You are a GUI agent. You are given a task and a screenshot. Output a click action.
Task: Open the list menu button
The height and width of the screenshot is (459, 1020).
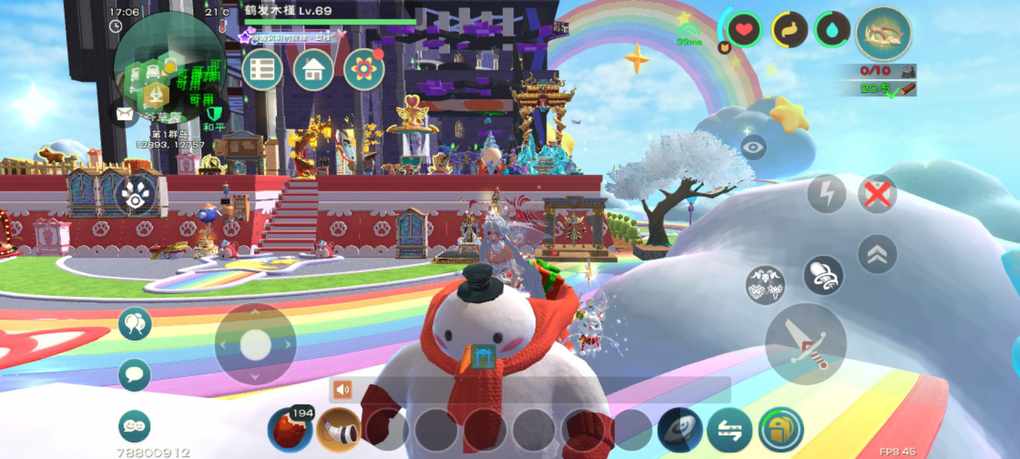(262, 70)
